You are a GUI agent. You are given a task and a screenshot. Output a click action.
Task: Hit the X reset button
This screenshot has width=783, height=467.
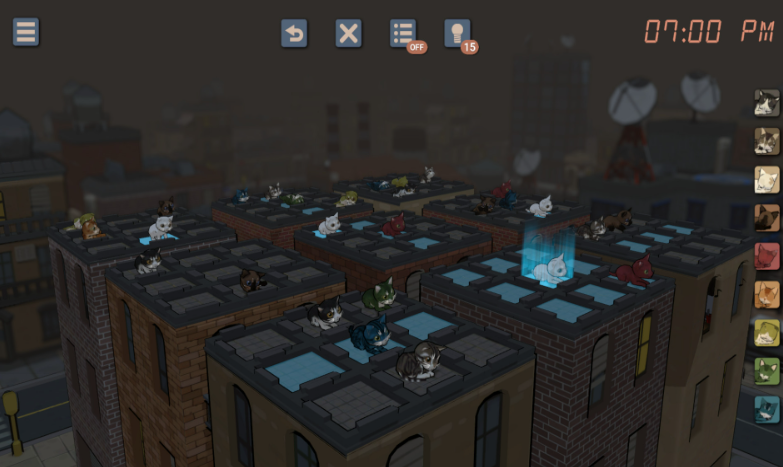pyautogui.click(x=348, y=33)
